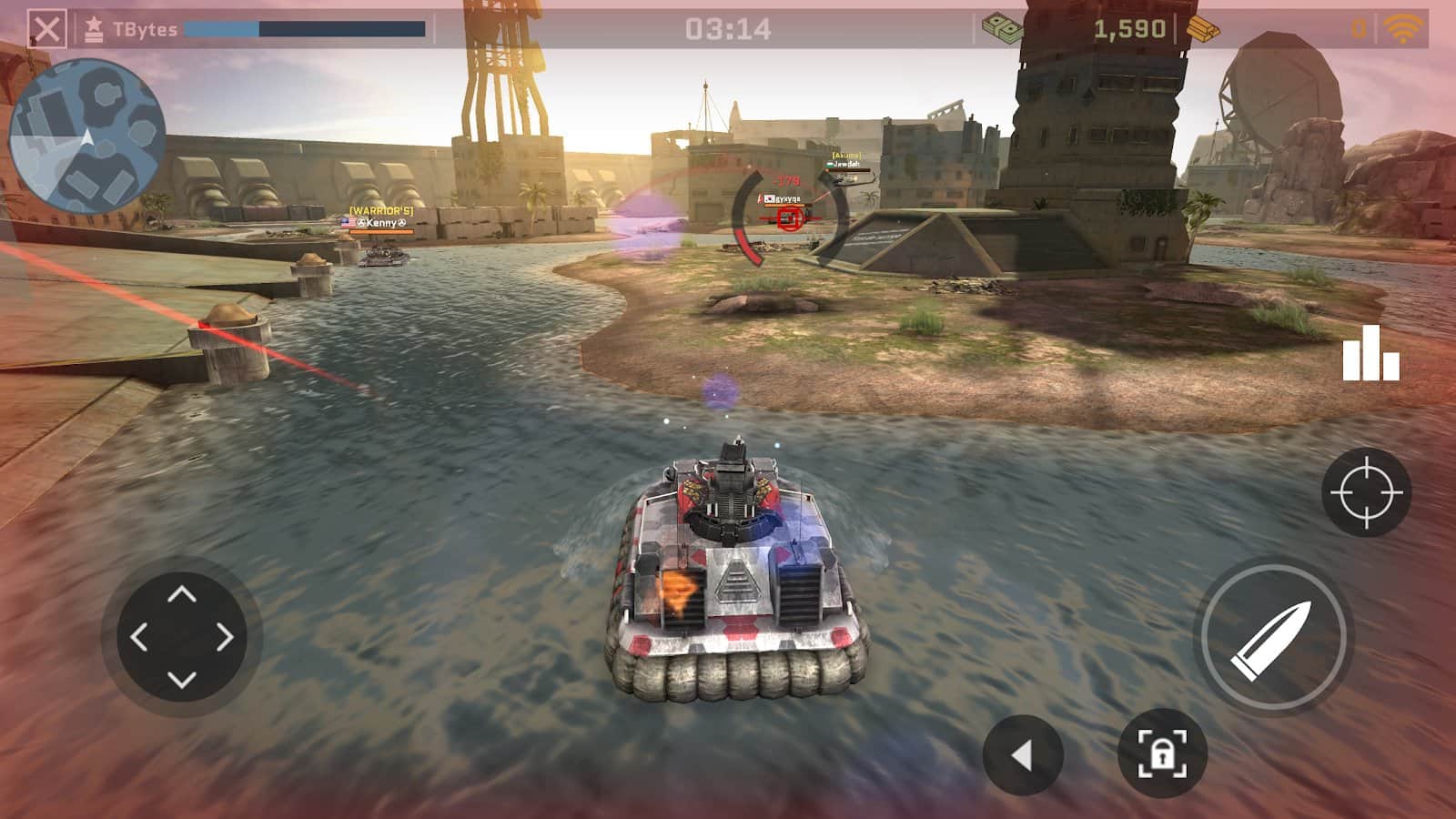
Task: Activate the crosshair aim button
Action: click(1366, 491)
